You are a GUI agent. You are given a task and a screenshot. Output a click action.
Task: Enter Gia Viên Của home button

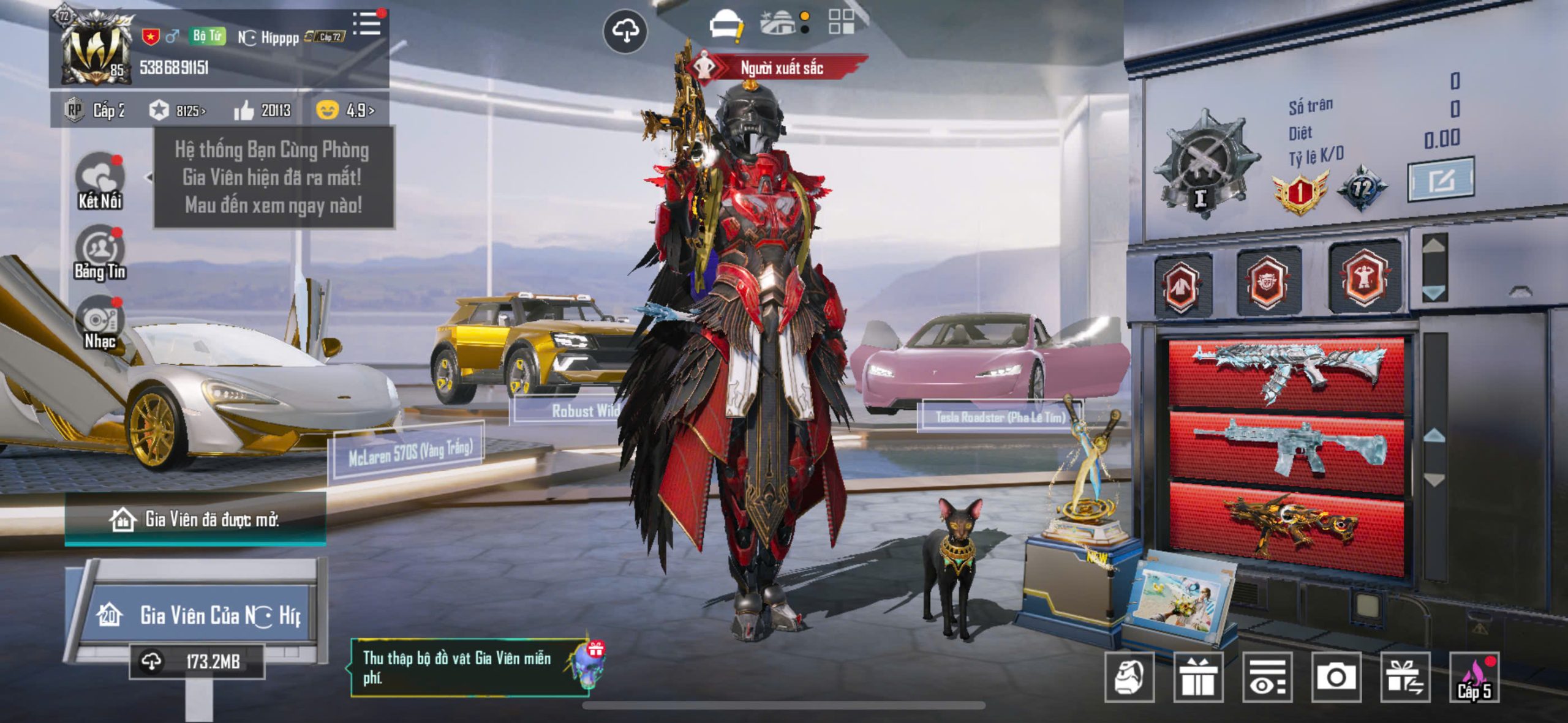point(197,615)
